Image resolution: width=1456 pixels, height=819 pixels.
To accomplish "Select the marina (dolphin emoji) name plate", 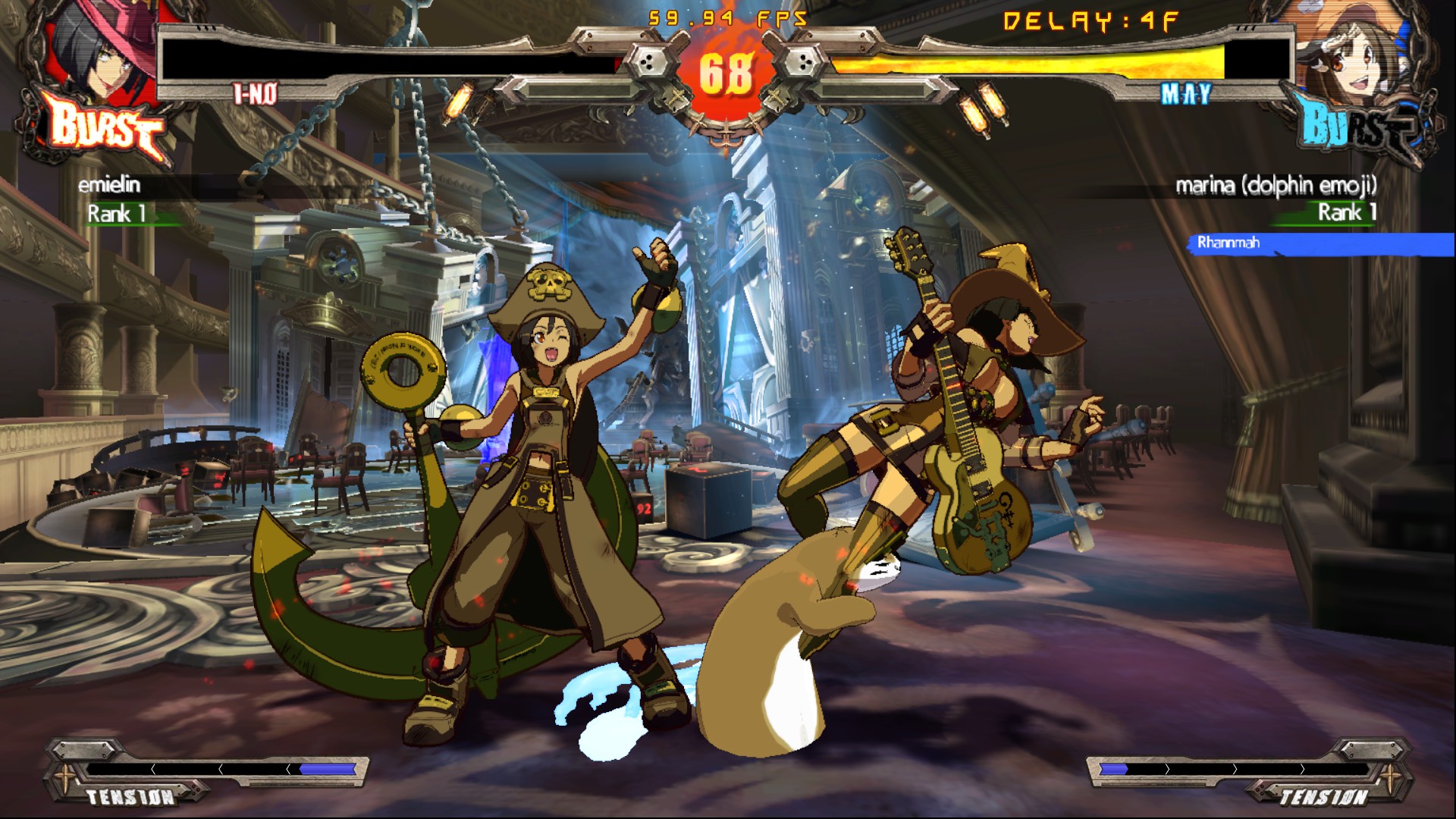I will (x=1276, y=185).
